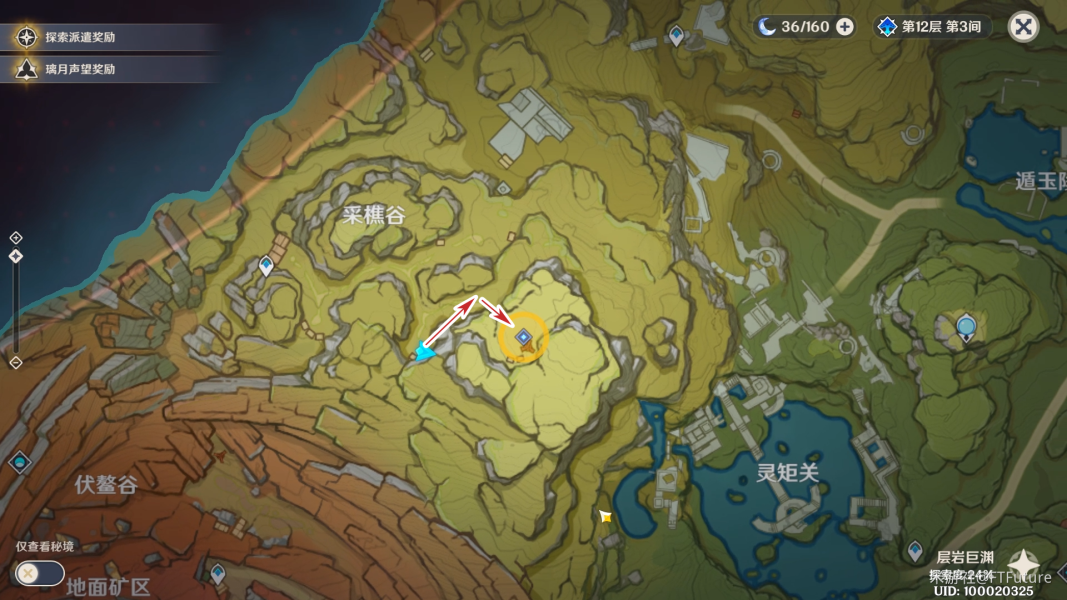Open 璃月声望奖励 reputation rewards
1067x600 pixels.
pos(80,69)
